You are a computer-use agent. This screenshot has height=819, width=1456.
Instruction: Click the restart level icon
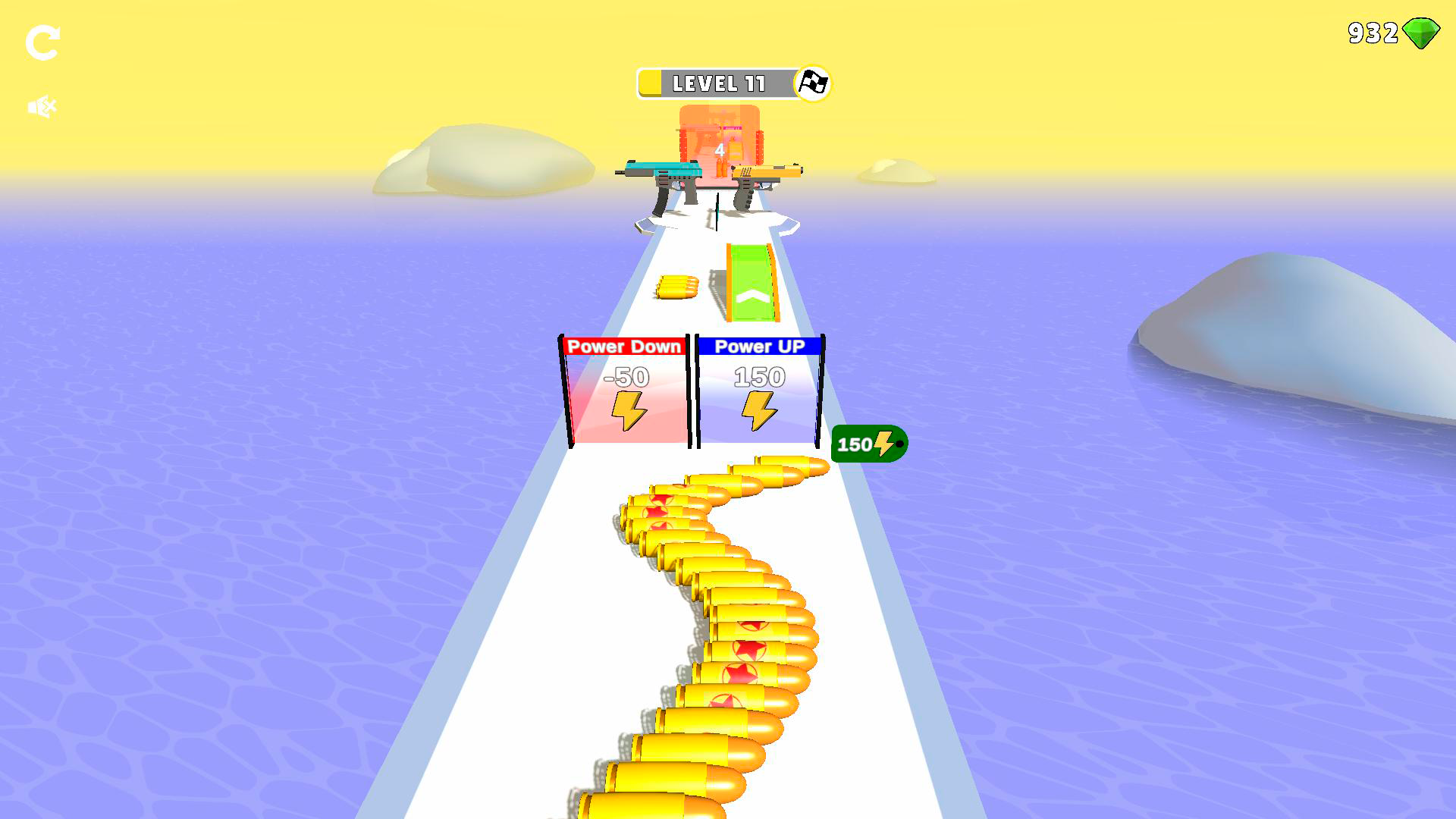coord(44,43)
